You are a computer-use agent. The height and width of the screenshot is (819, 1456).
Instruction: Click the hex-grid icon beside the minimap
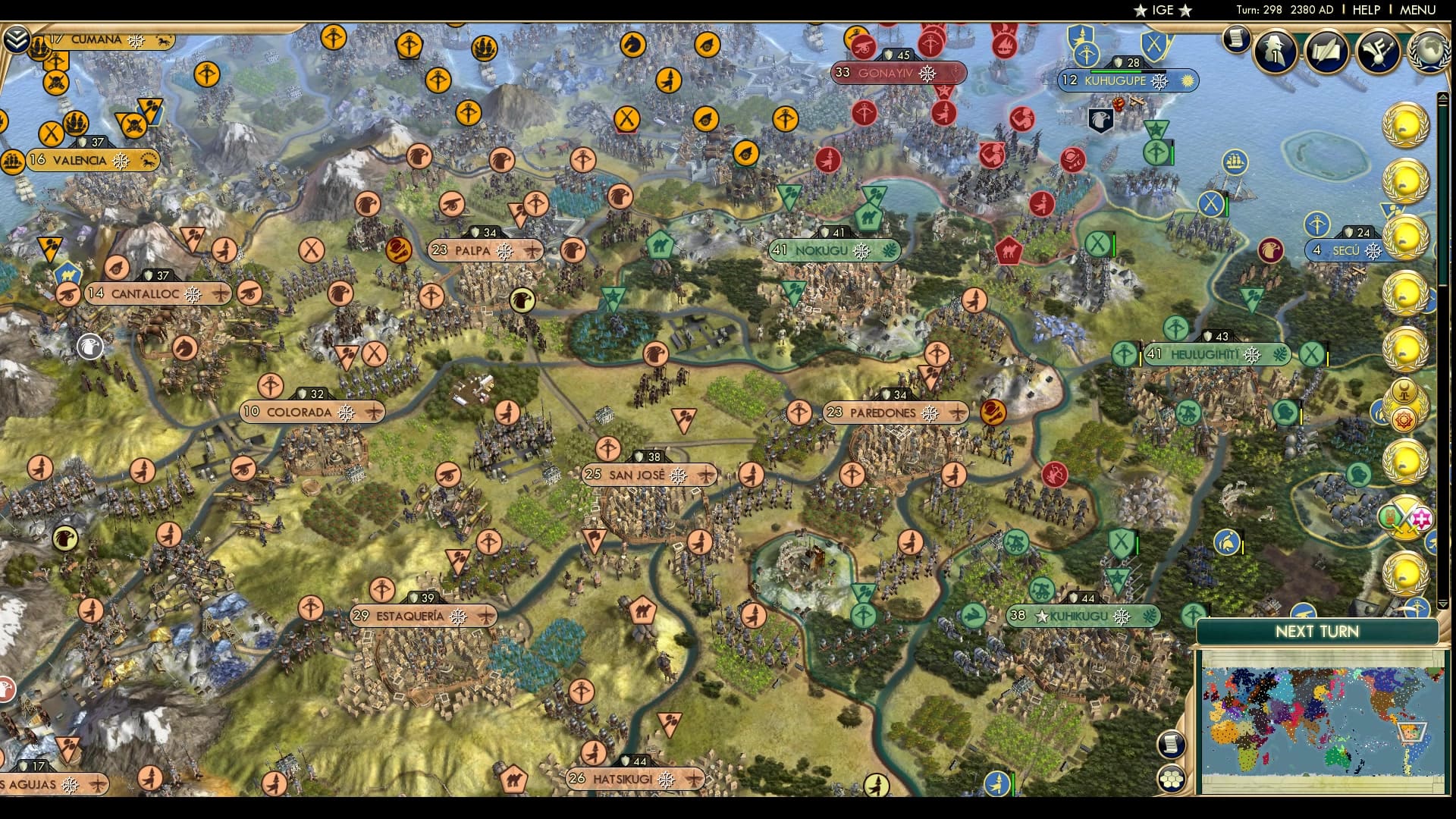click(1171, 778)
